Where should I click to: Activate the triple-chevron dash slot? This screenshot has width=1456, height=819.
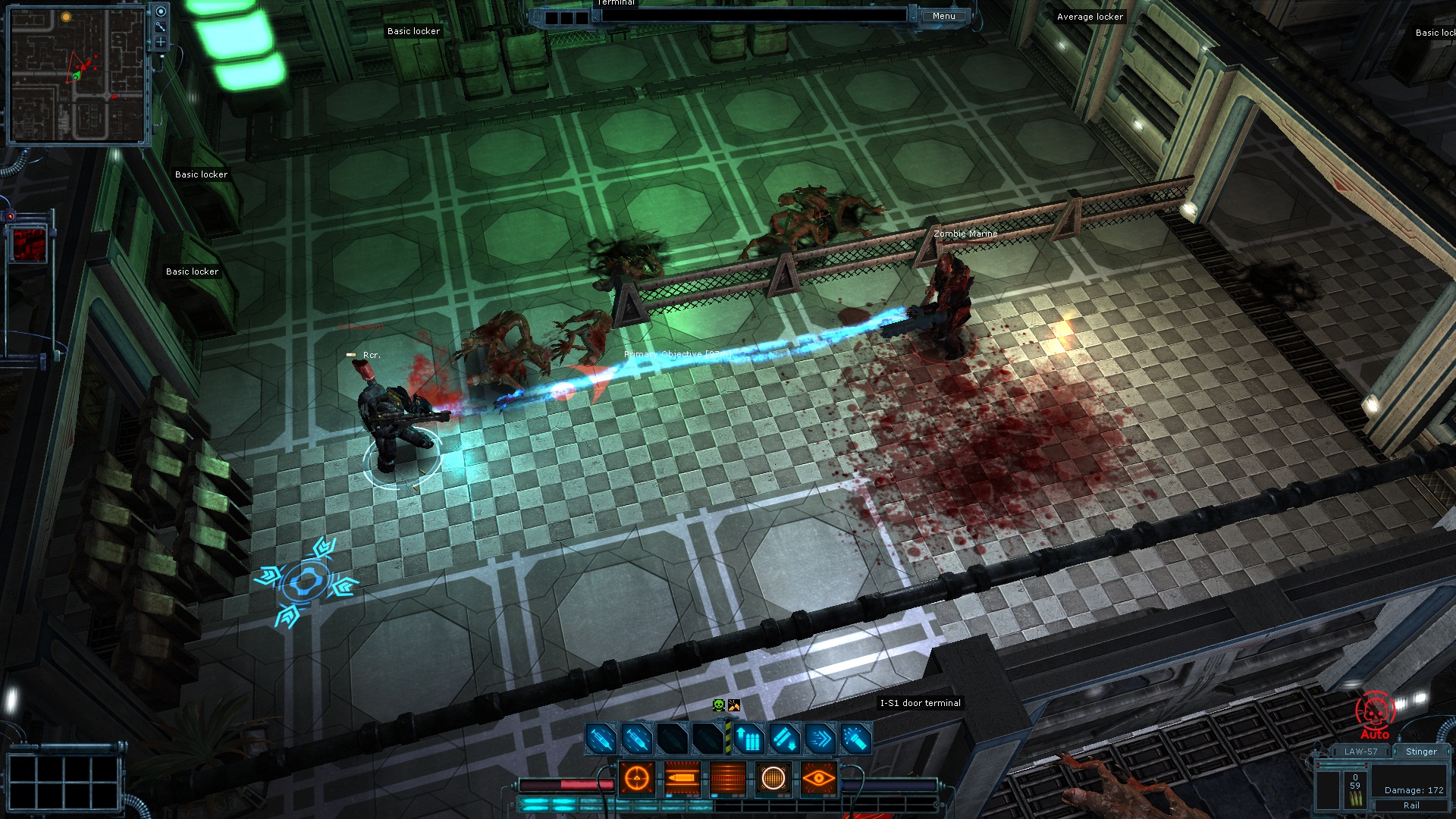(820, 739)
